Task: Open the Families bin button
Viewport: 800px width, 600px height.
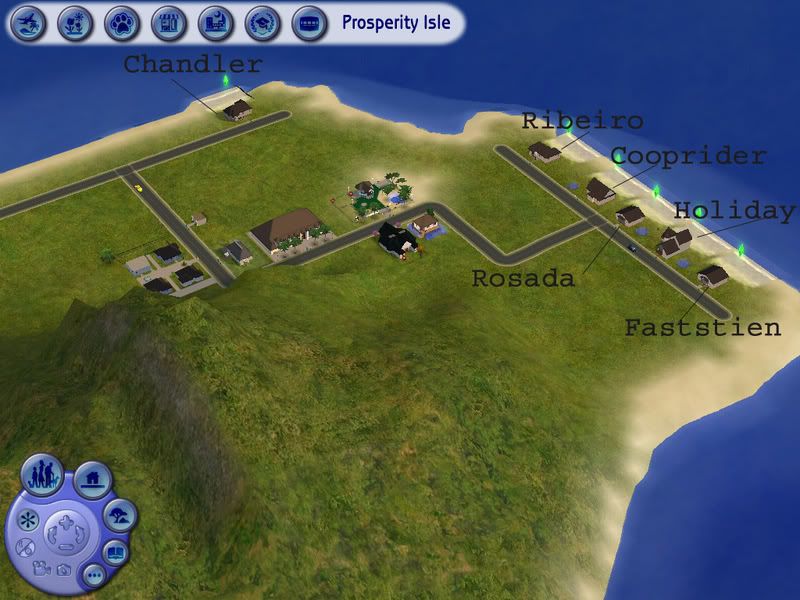Action: [43, 473]
